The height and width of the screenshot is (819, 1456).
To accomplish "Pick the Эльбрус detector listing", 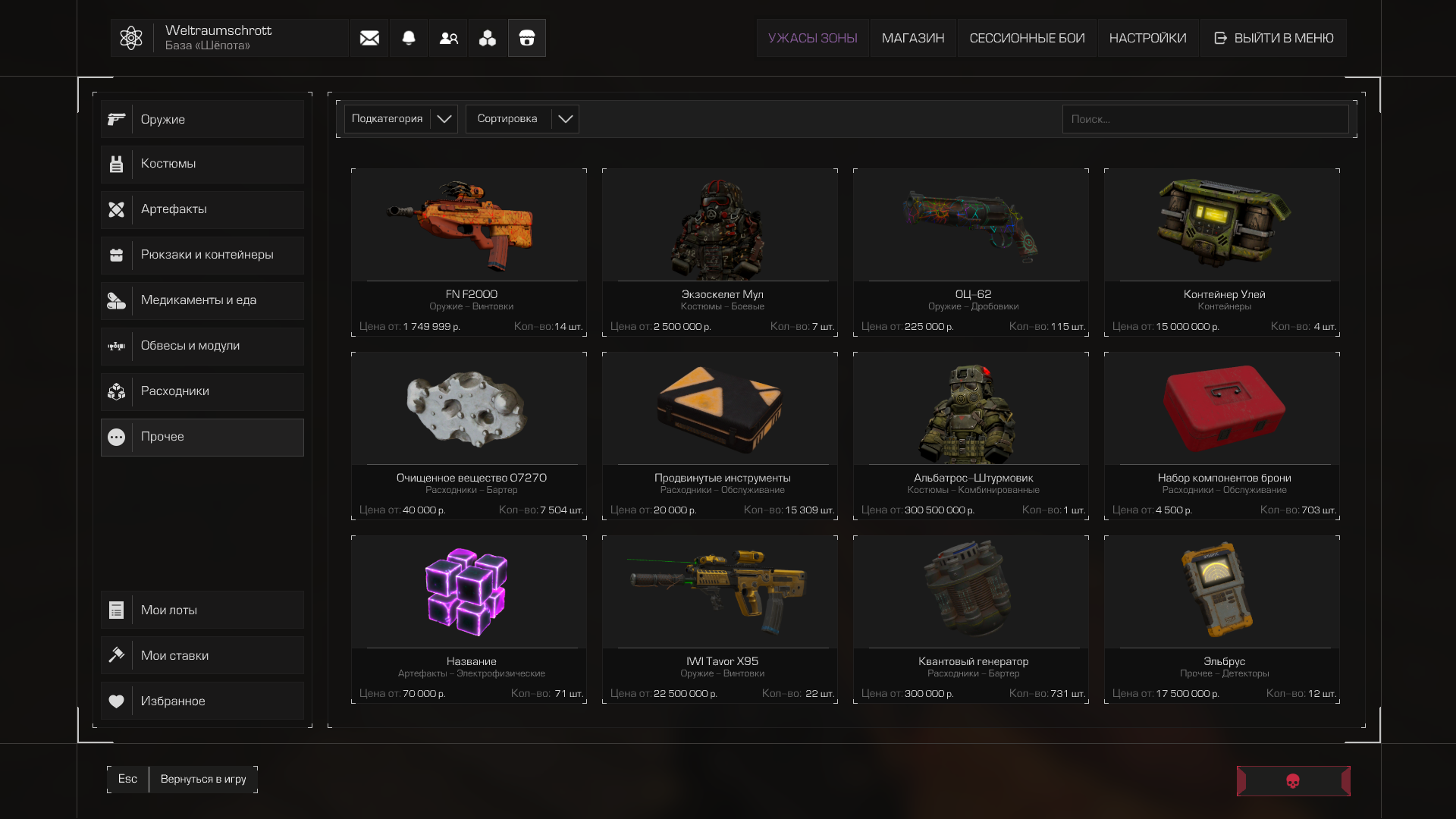I will point(1222,619).
